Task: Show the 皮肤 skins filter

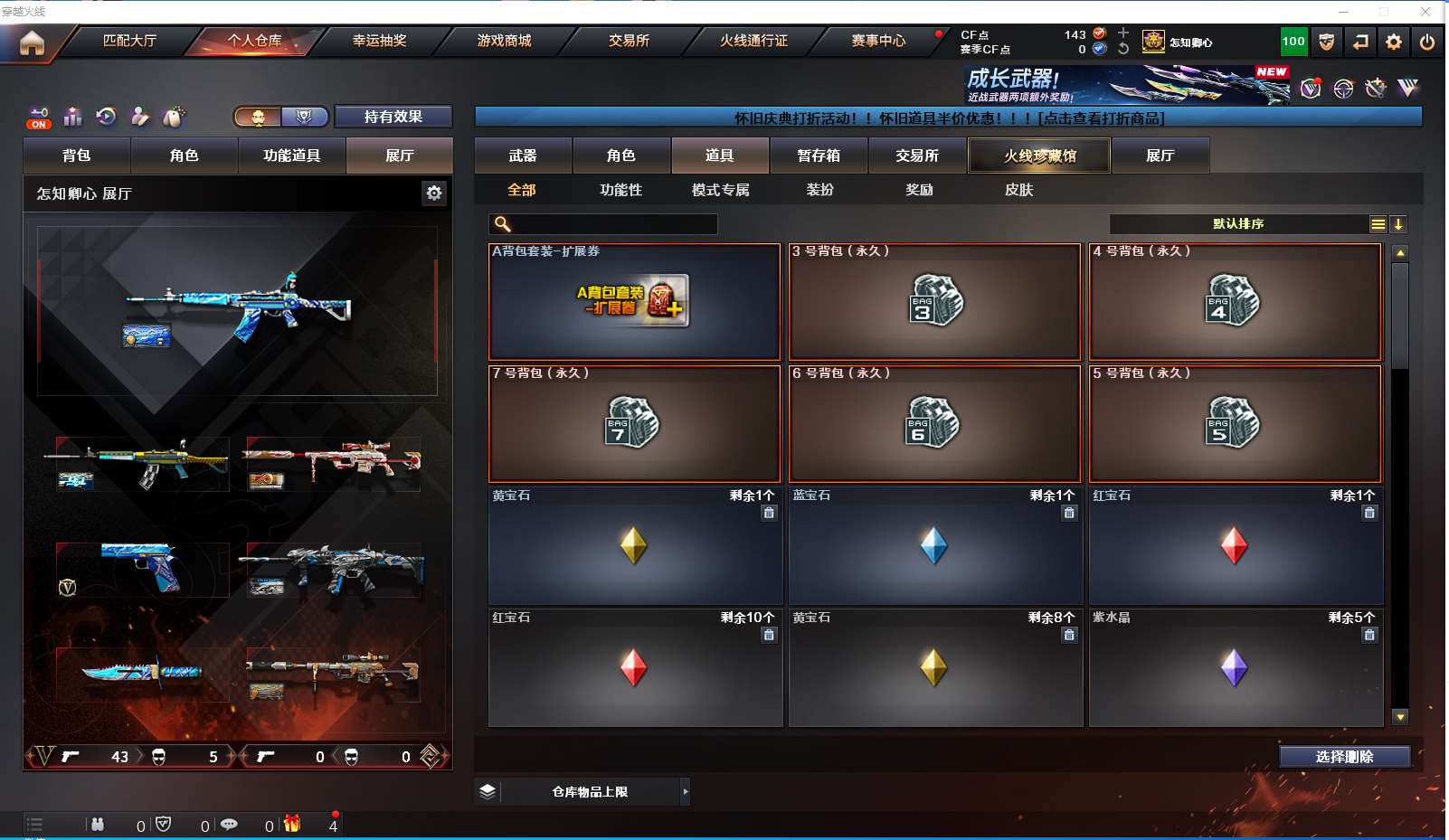Action: [1018, 190]
